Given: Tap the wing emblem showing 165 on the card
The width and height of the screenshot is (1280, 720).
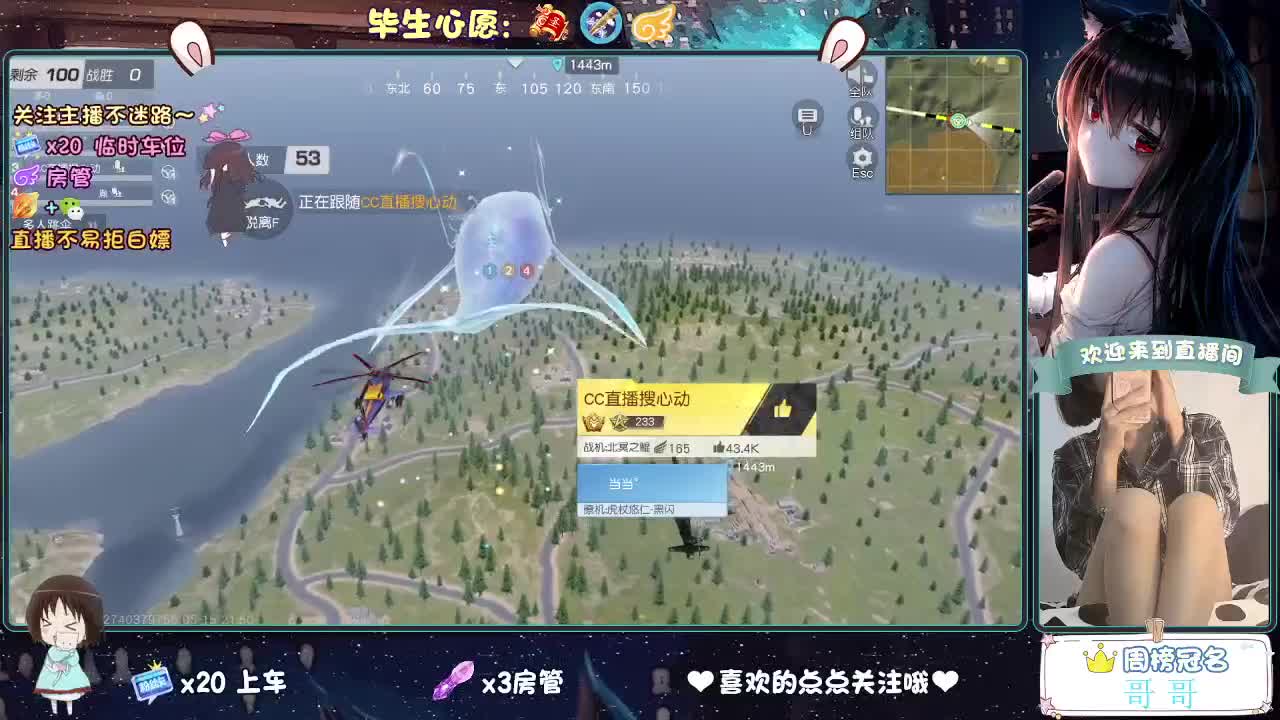Looking at the screenshot, I should 661,447.
